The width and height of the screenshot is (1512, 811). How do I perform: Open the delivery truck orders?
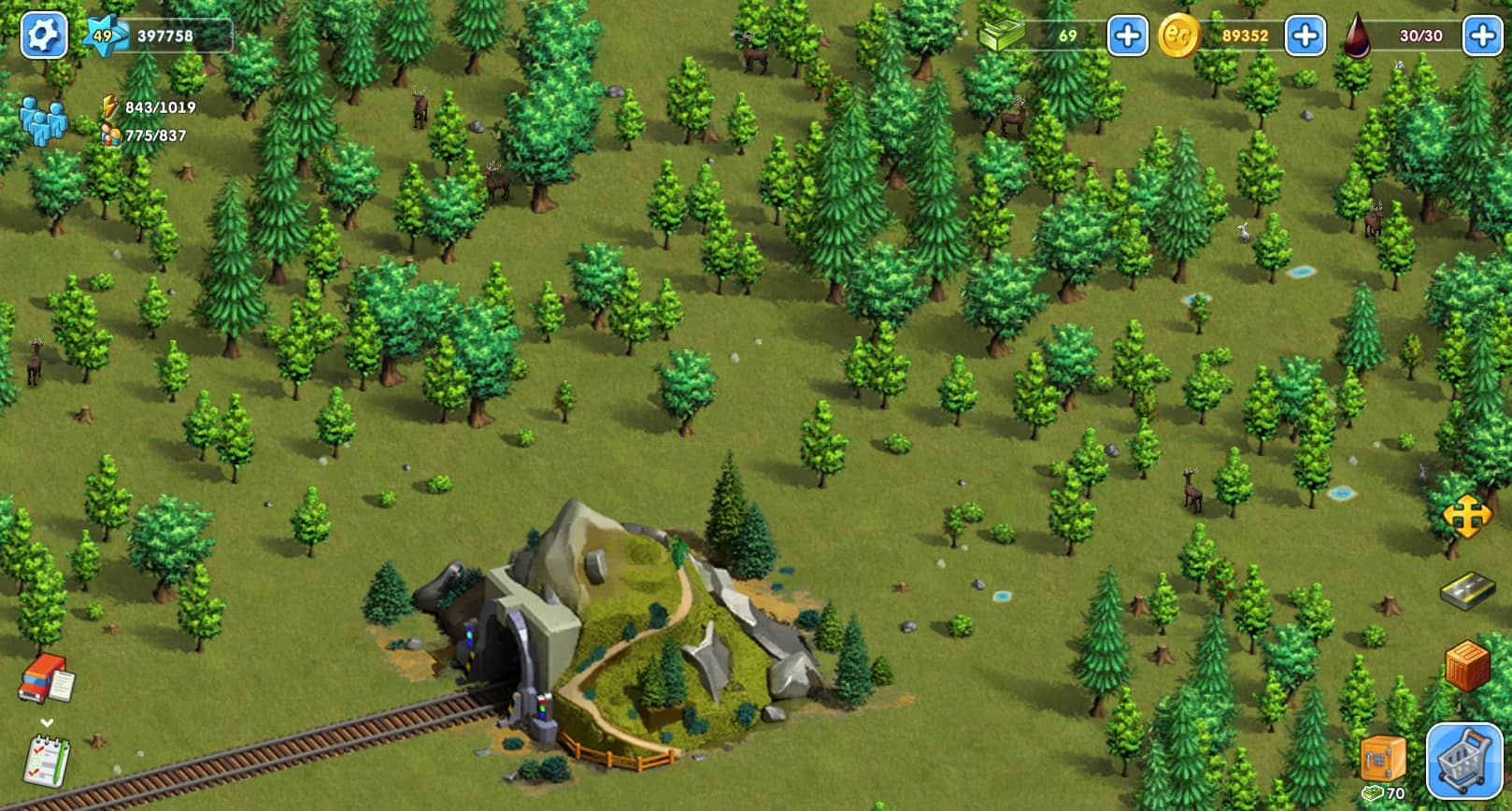point(46,679)
